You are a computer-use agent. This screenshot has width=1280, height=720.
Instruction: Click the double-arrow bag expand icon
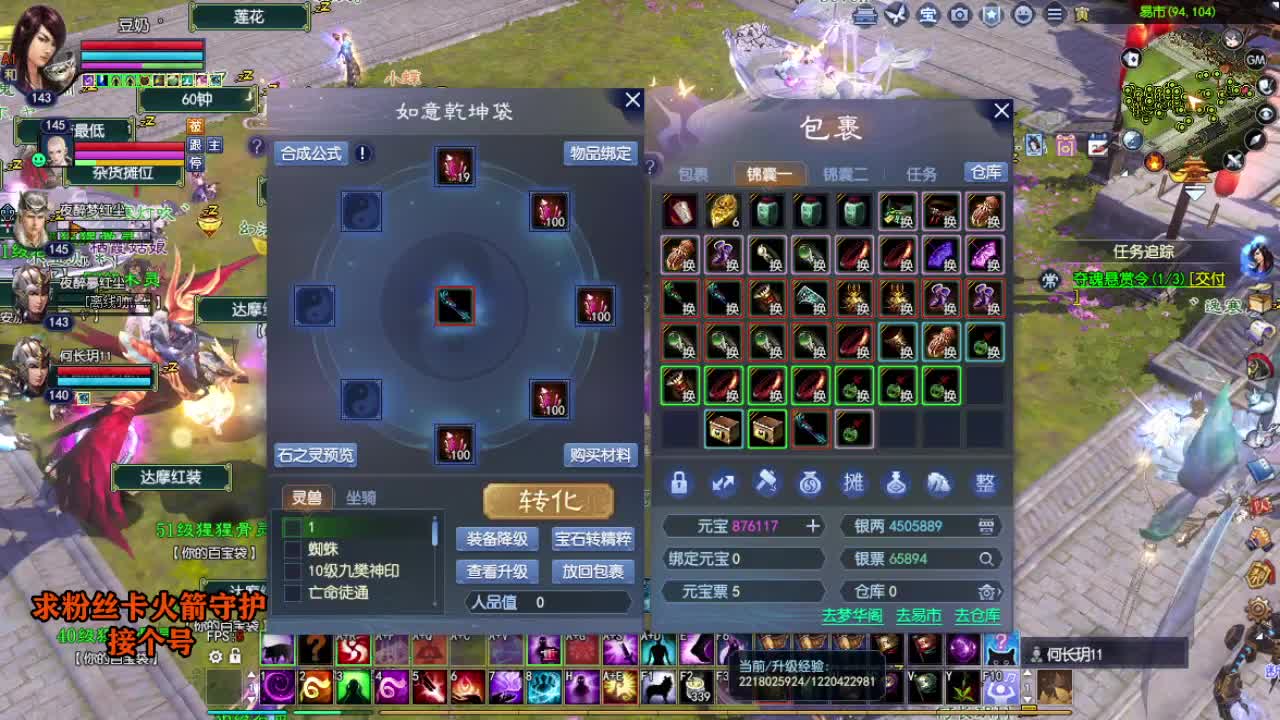(724, 483)
